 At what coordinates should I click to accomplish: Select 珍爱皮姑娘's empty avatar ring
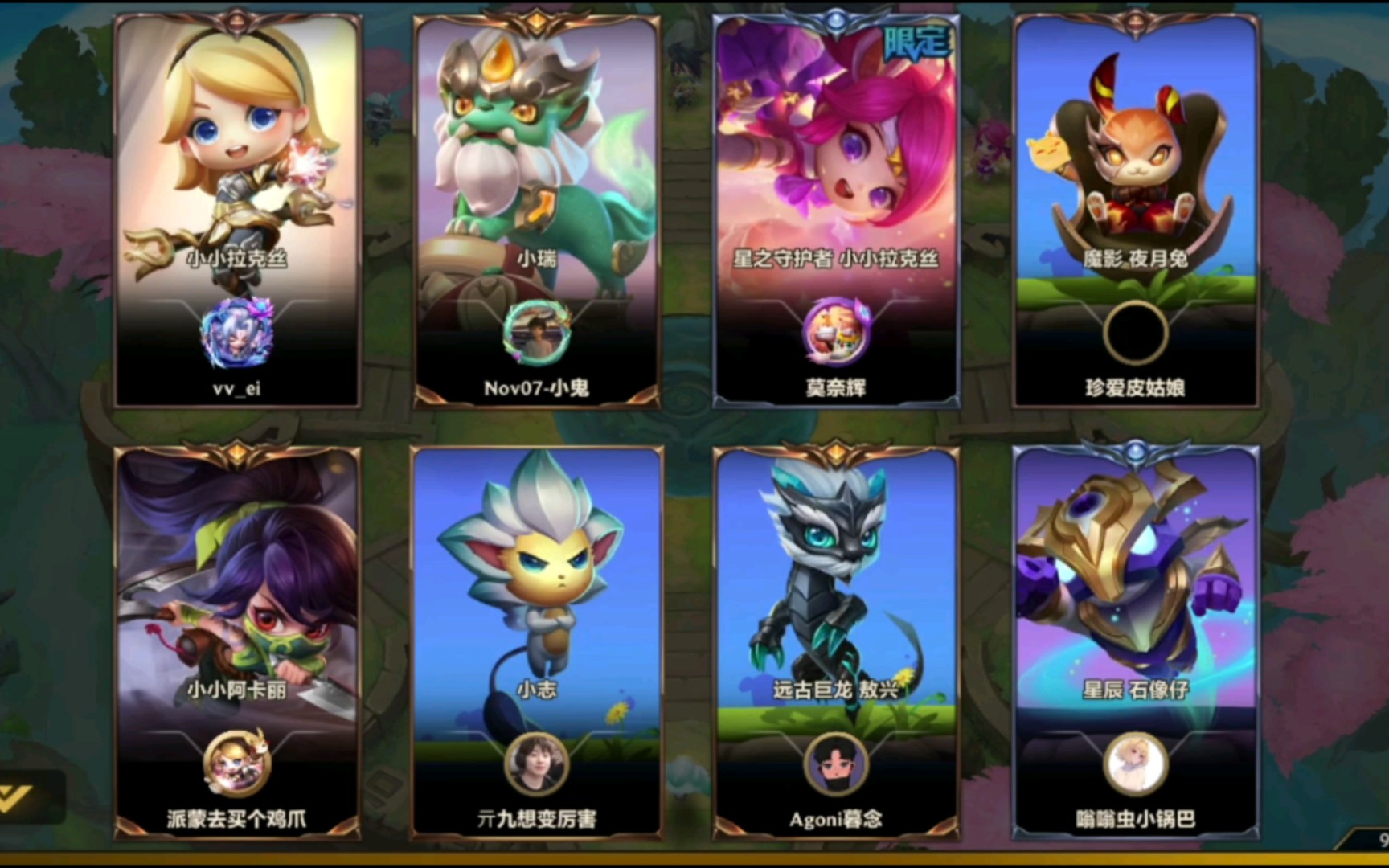(x=1135, y=333)
